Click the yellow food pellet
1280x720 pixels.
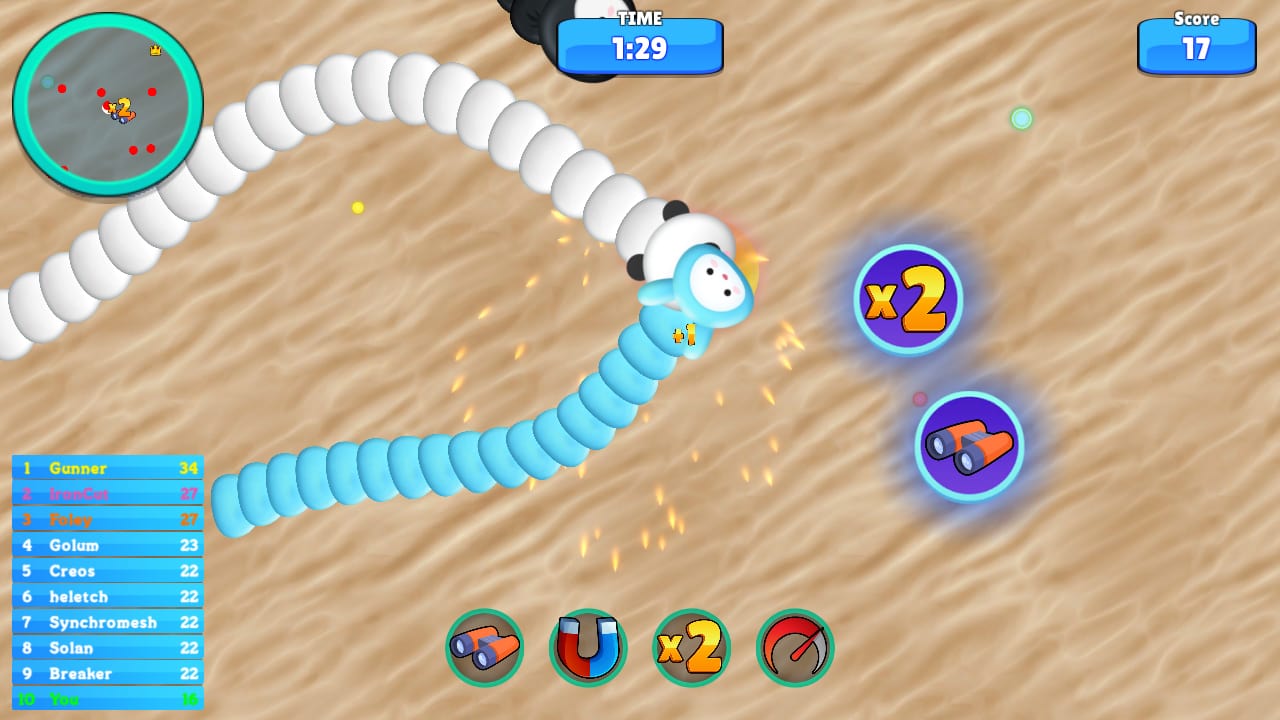(x=358, y=207)
